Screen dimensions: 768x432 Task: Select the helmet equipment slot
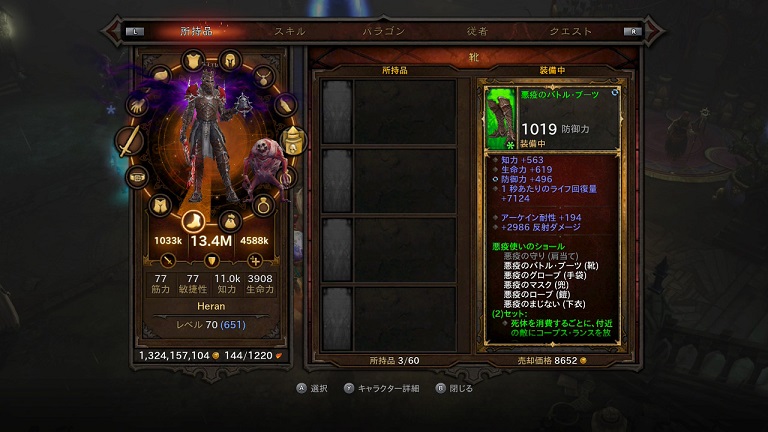pyautogui.click(x=230, y=60)
